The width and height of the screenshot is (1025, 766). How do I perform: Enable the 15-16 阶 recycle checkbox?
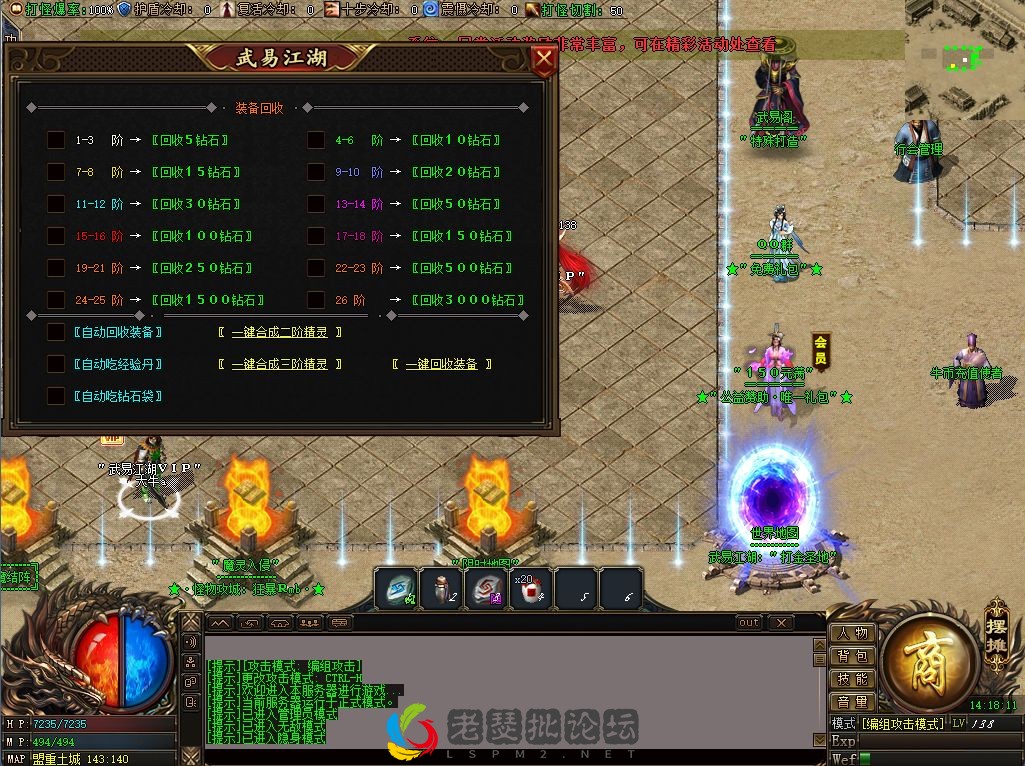[x=56, y=236]
